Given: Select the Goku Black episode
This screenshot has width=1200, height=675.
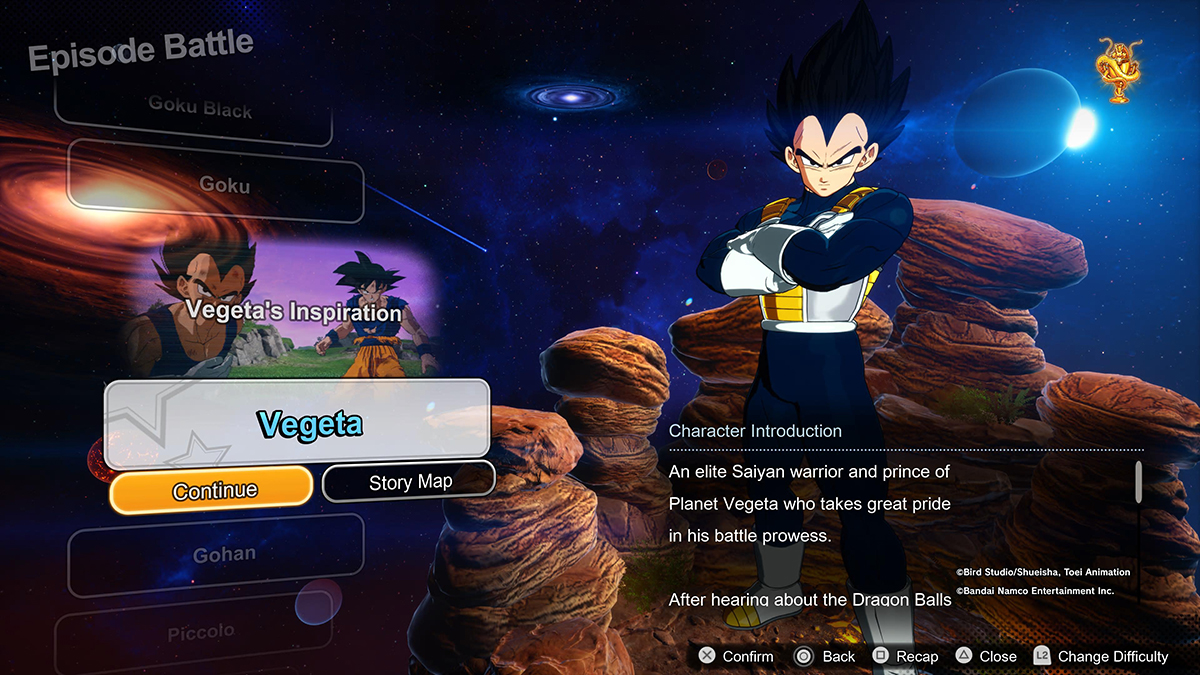Looking at the screenshot, I should [200, 109].
